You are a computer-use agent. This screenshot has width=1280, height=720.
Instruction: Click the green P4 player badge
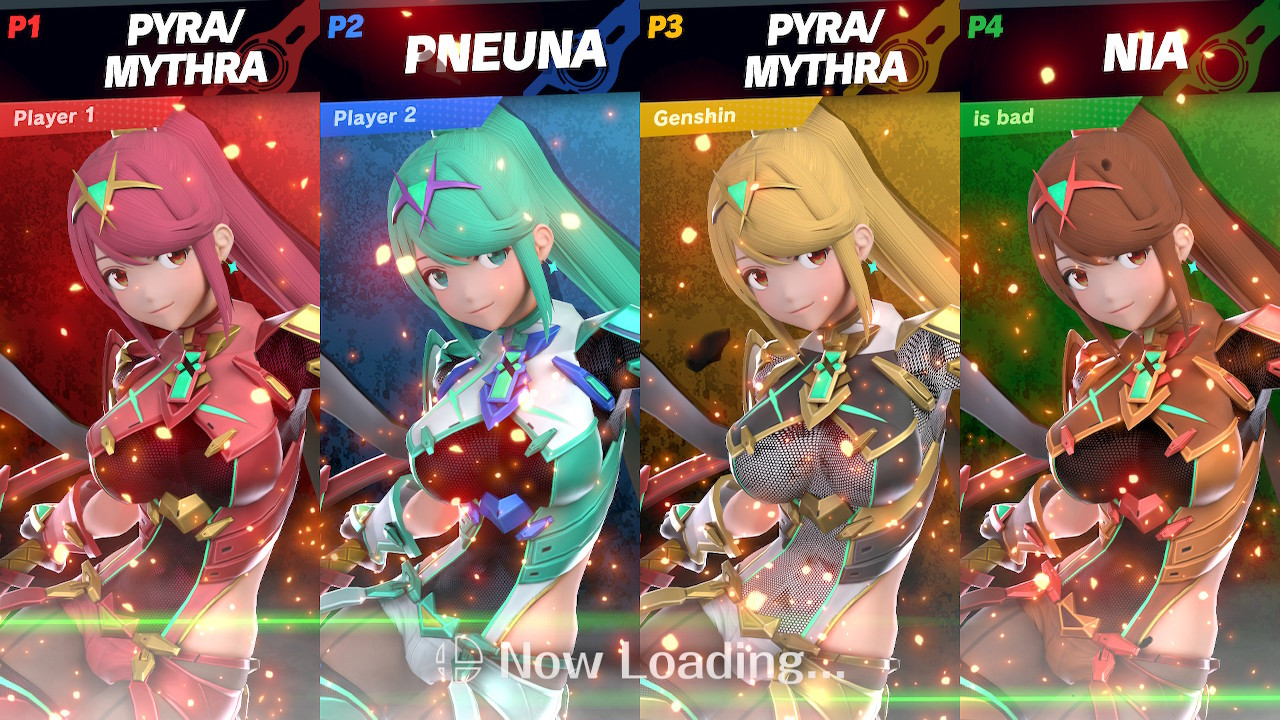click(987, 28)
